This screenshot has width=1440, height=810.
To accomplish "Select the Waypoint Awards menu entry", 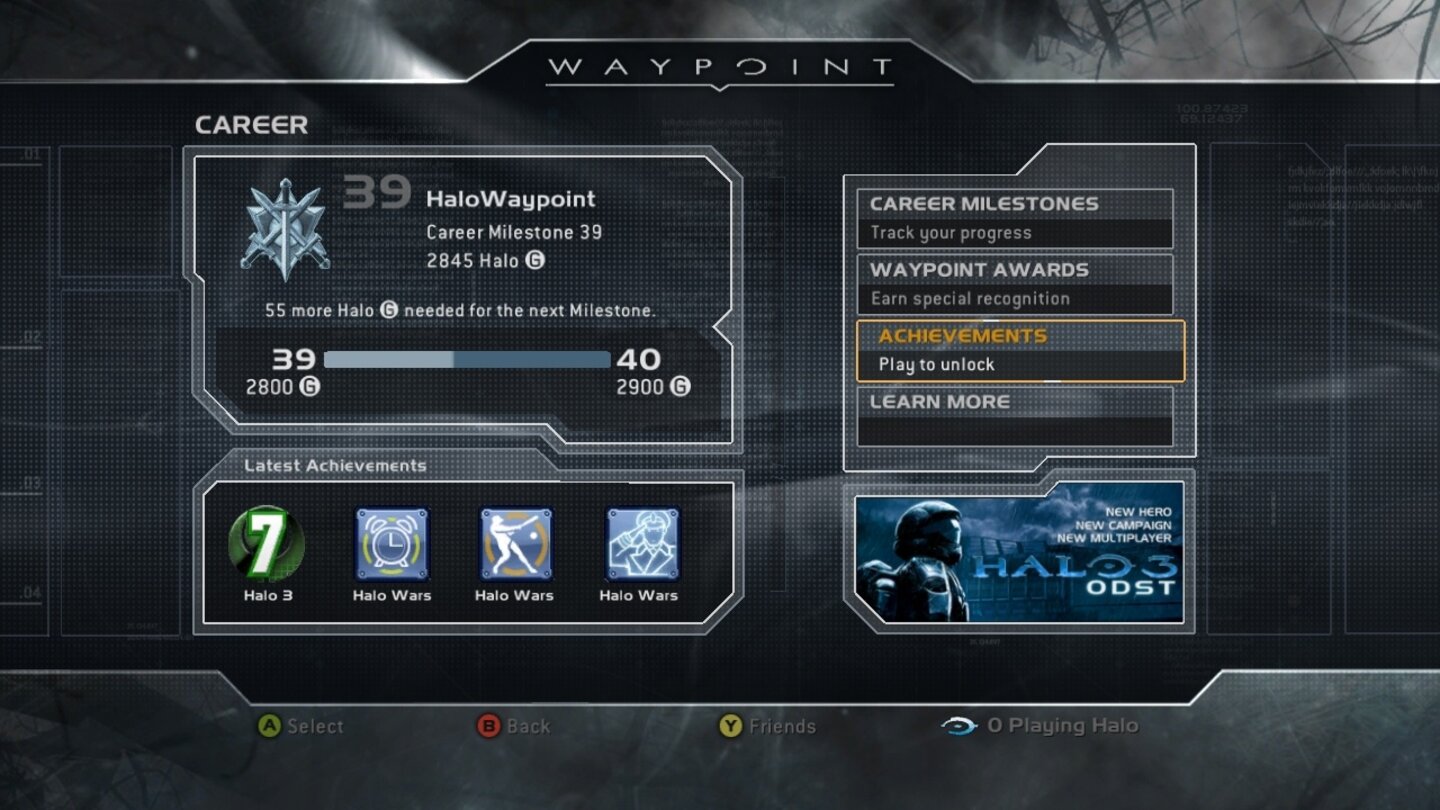I will pyautogui.click(x=1016, y=283).
